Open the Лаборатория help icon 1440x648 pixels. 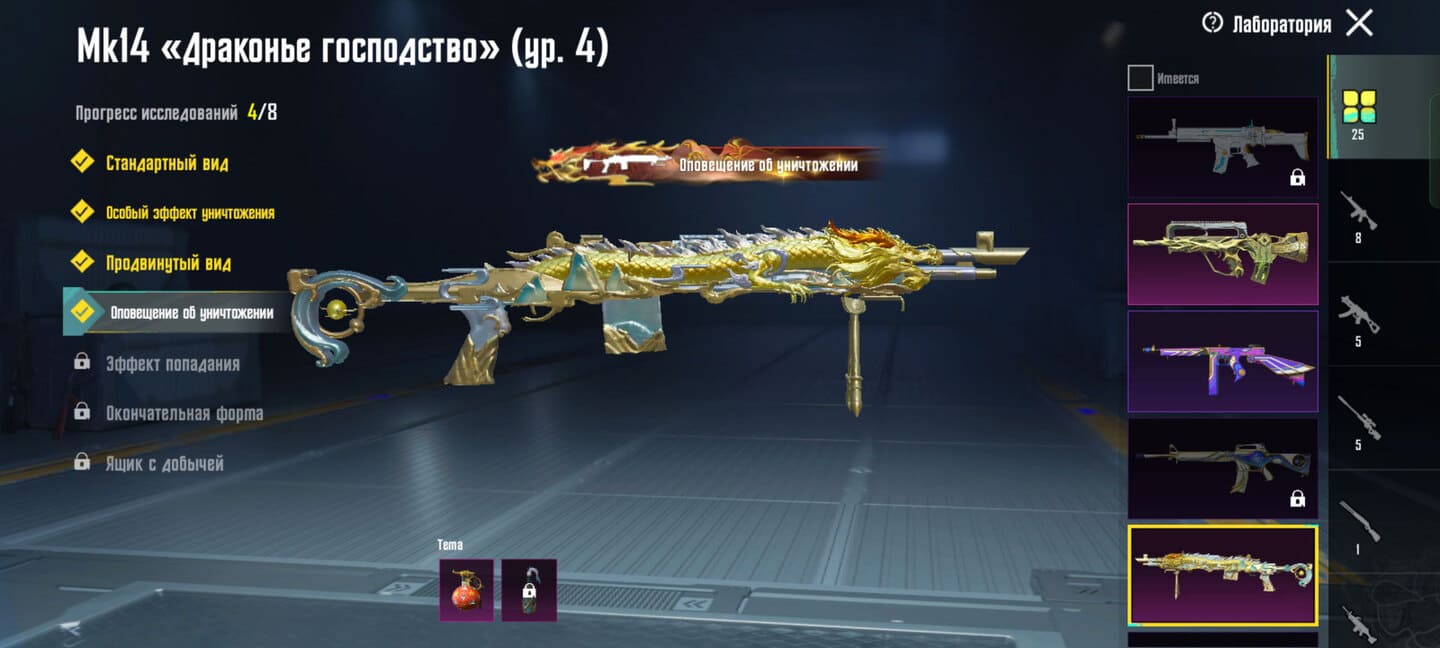(1213, 23)
